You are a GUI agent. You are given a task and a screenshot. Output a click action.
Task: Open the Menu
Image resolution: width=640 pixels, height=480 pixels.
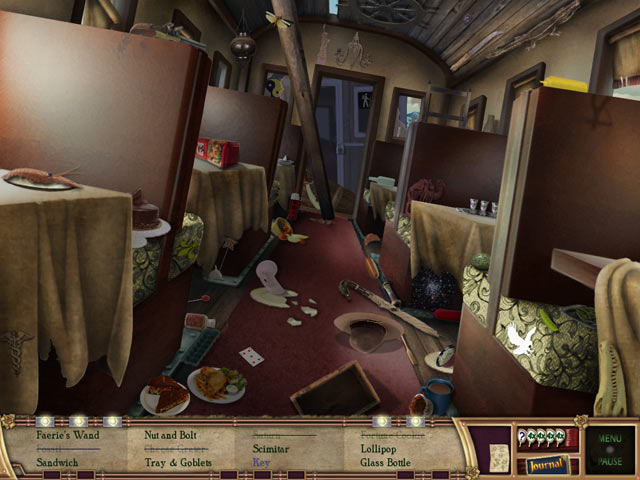pos(611,436)
